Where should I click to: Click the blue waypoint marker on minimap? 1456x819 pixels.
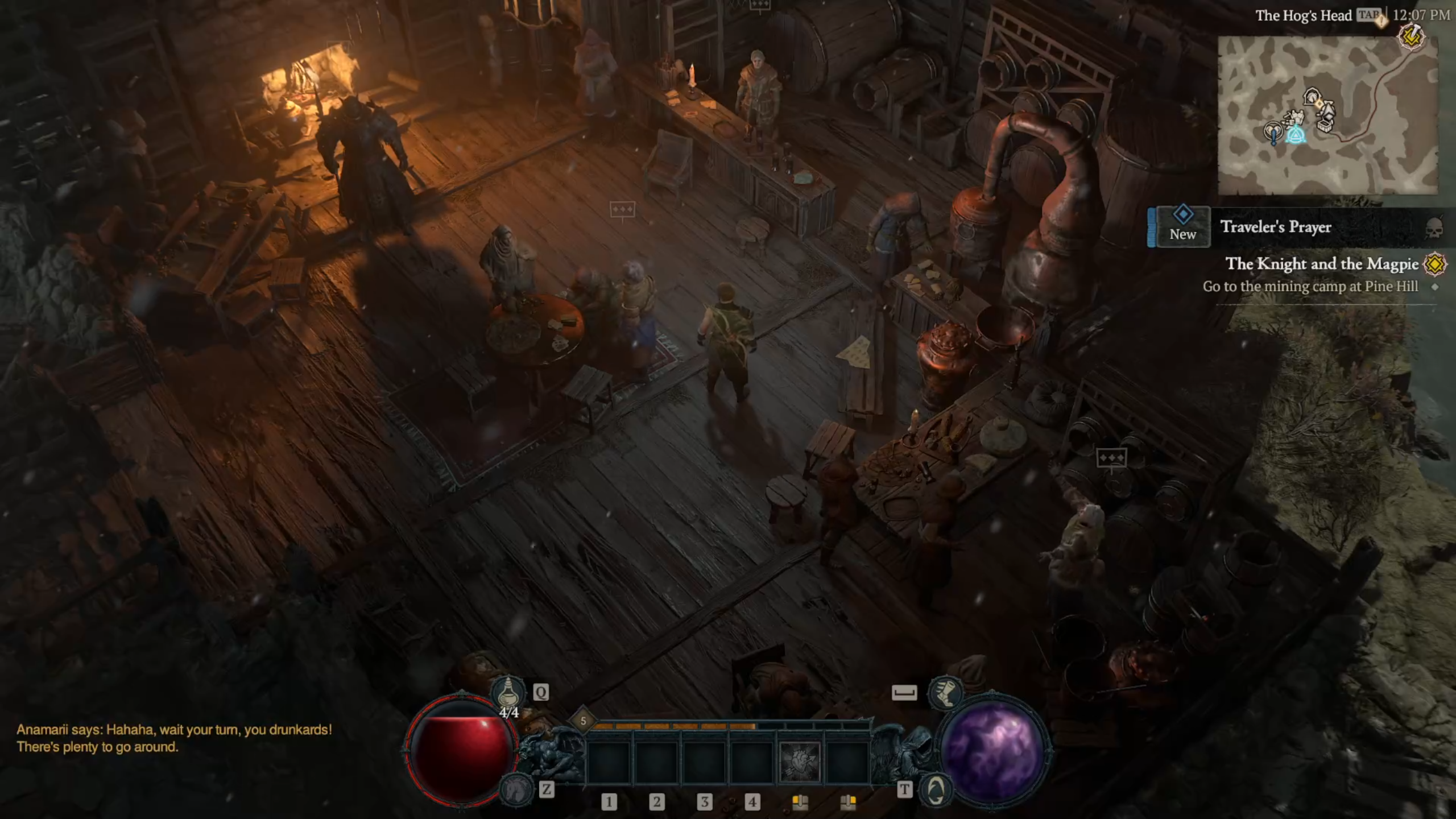[x=1296, y=136]
